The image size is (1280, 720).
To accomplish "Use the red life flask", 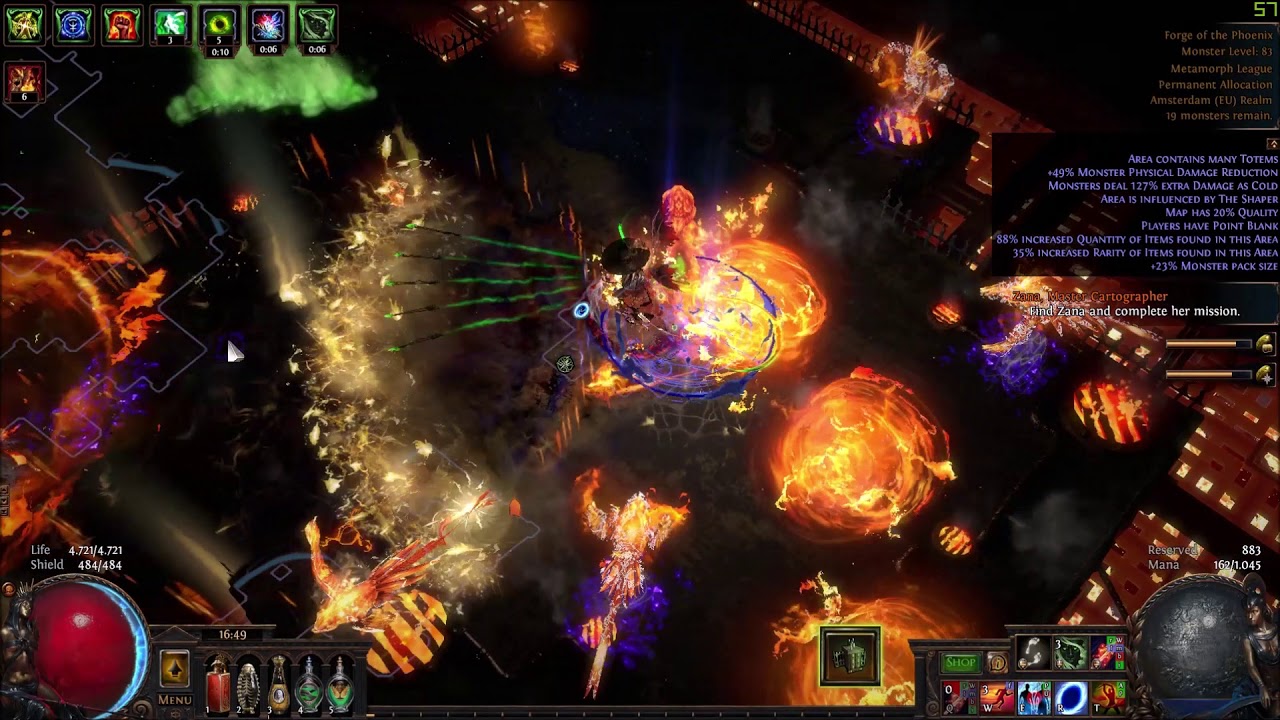I will coord(217,683).
